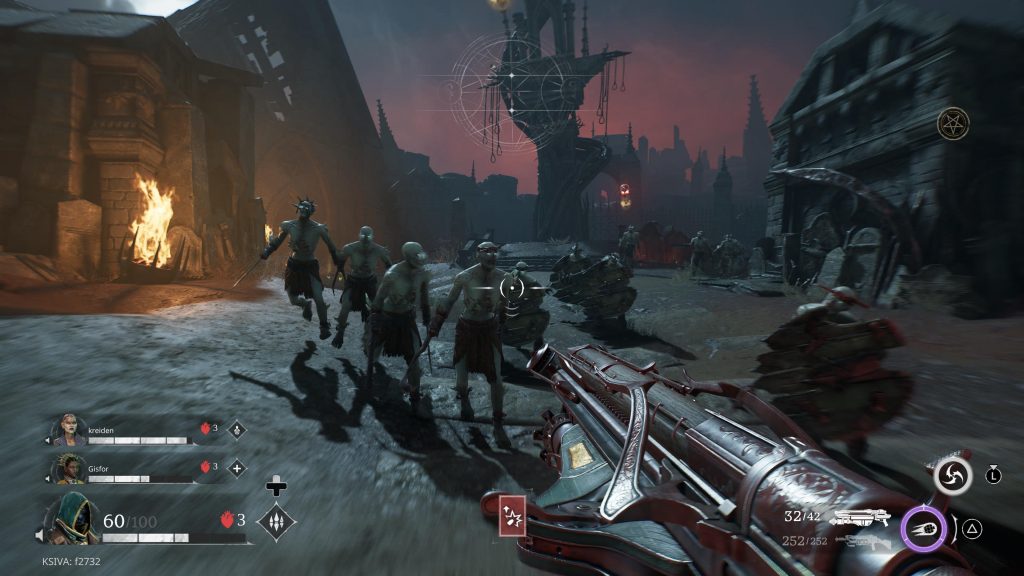Click kreiden's diamond class icon

(x=237, y=430)
